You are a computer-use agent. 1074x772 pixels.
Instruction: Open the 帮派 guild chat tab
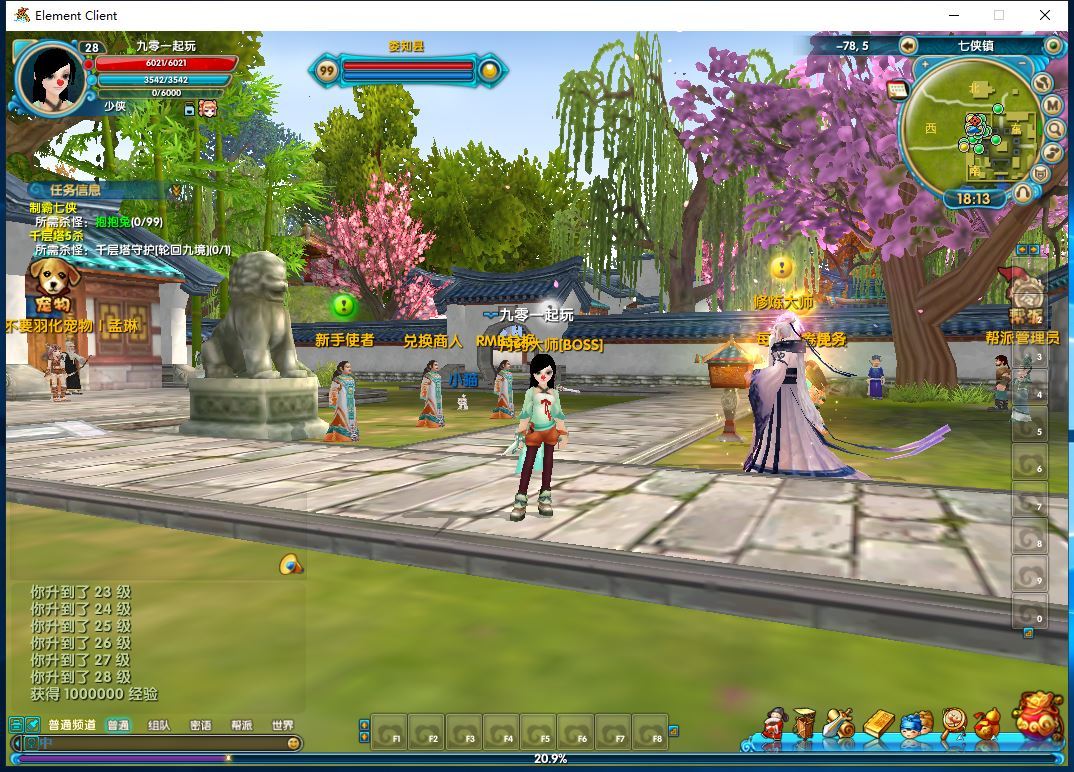click(x=242, y=725)
